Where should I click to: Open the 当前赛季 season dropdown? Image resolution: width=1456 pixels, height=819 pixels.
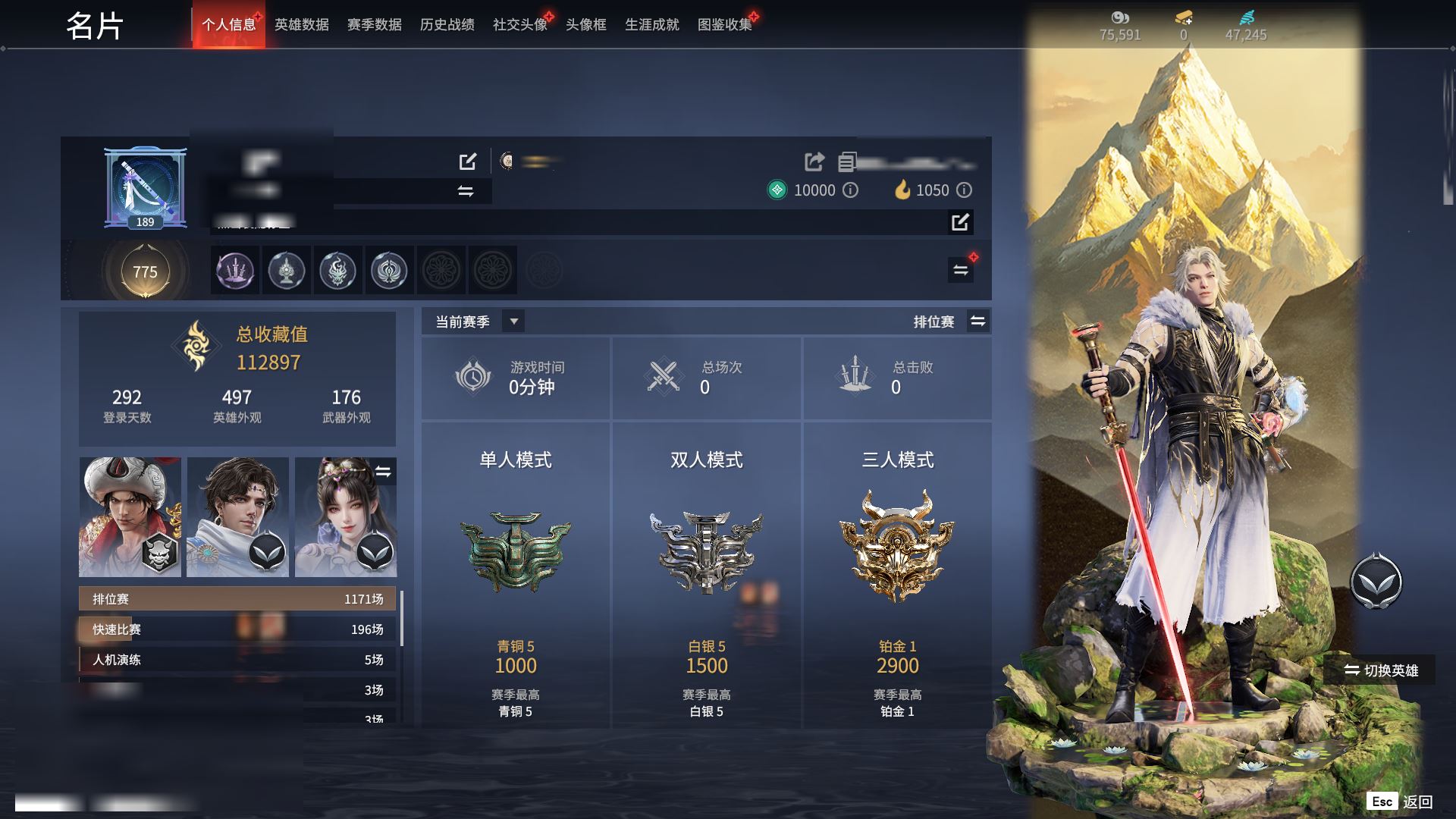pyautogui.click(x=513, y=322)
